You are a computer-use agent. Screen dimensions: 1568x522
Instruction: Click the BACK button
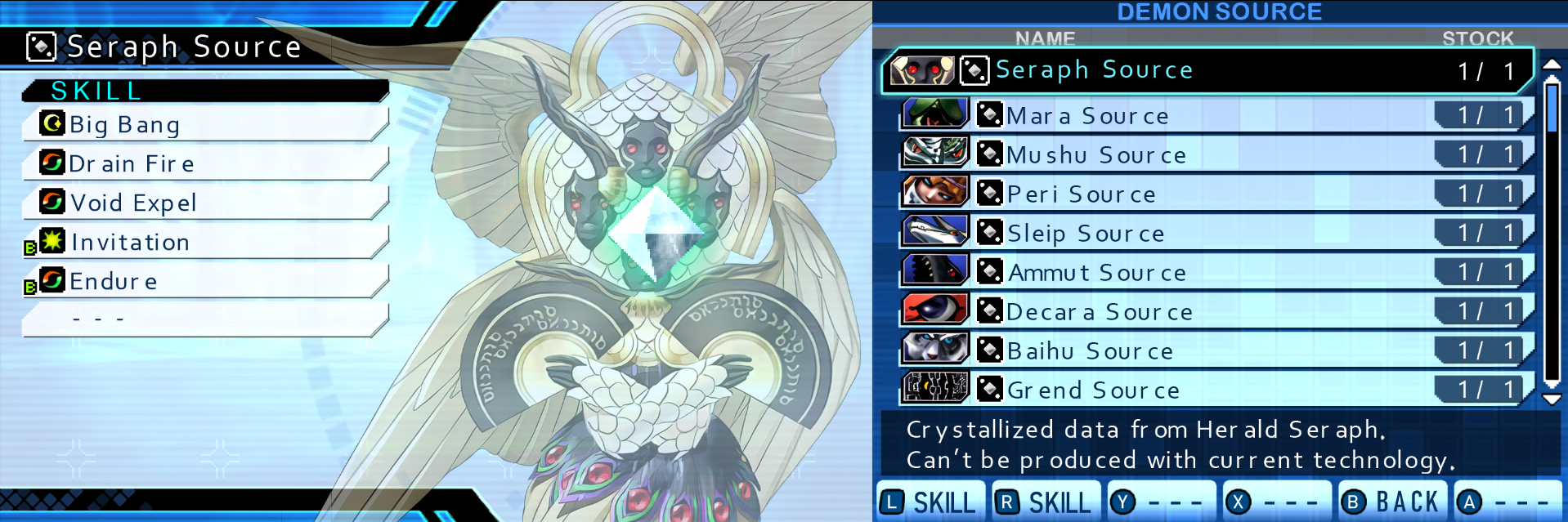click(x=1392, y=502)
